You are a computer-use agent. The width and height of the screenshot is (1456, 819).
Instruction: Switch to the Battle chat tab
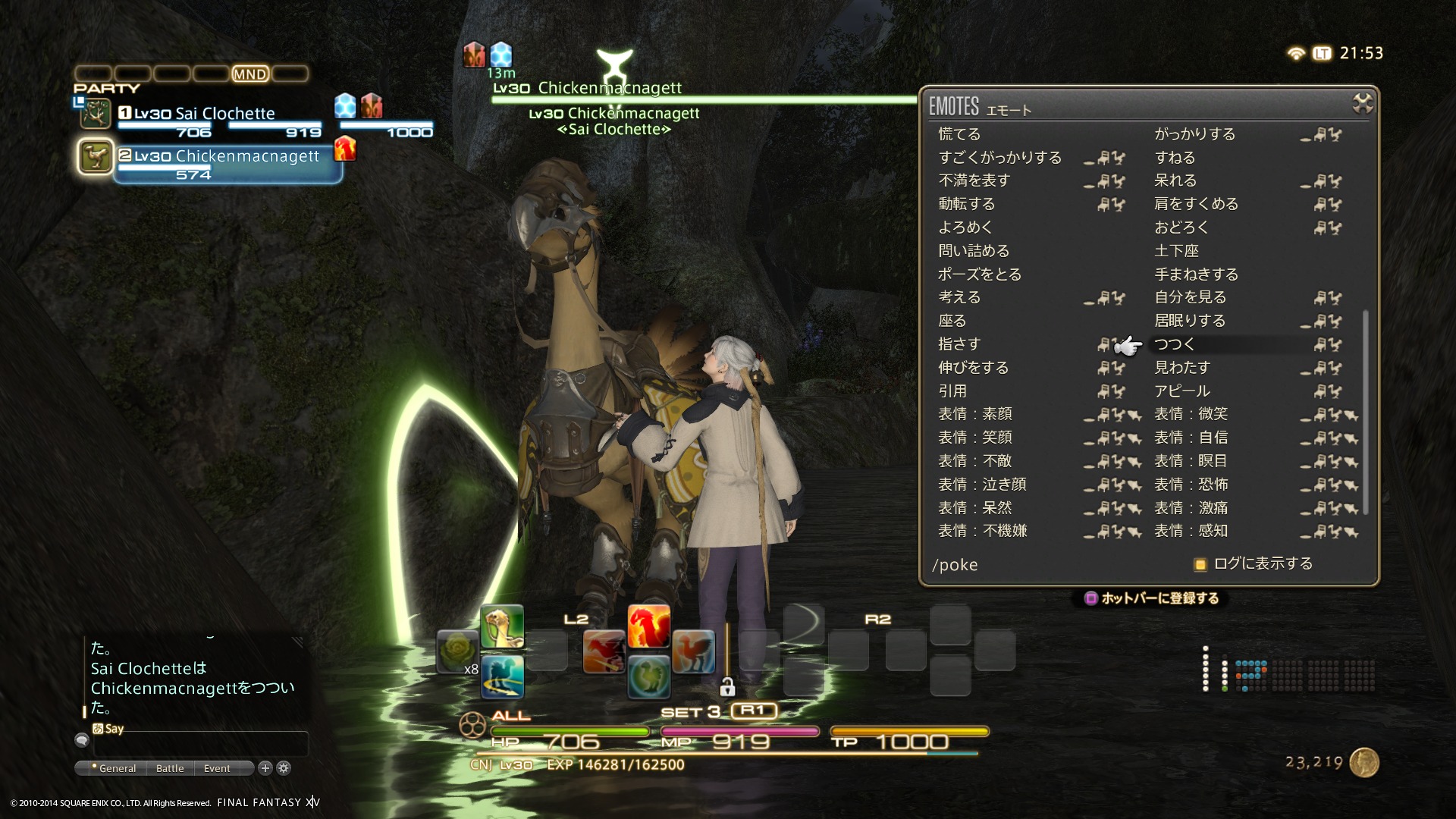tap(170, 768)
